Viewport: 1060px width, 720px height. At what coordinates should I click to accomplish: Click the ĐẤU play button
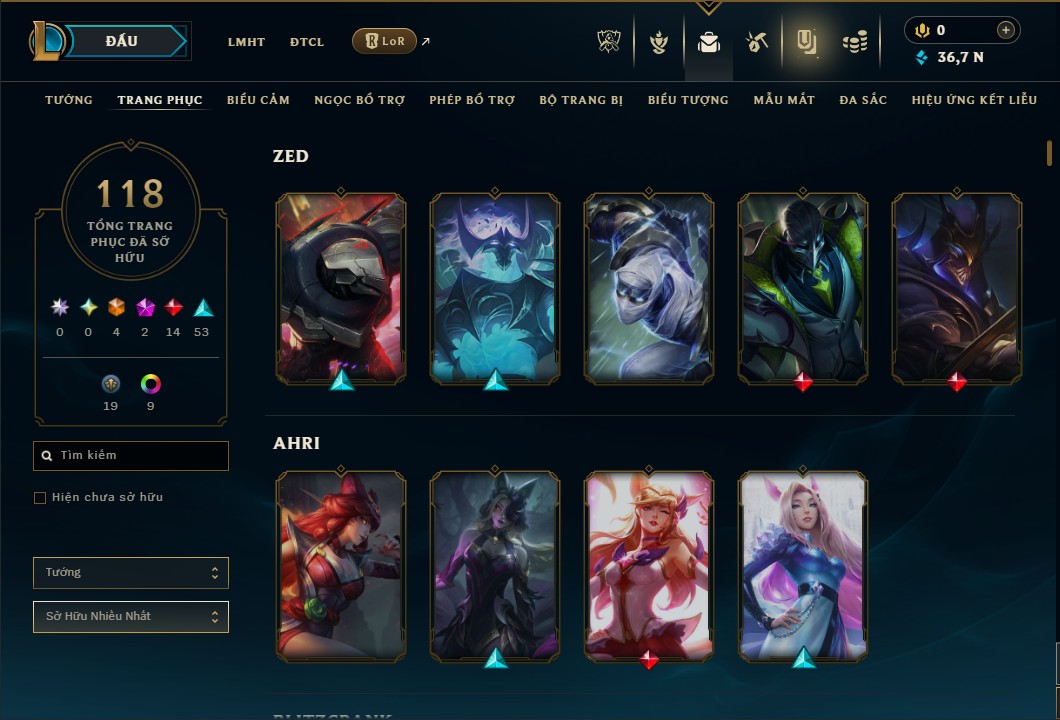(123, 41)
